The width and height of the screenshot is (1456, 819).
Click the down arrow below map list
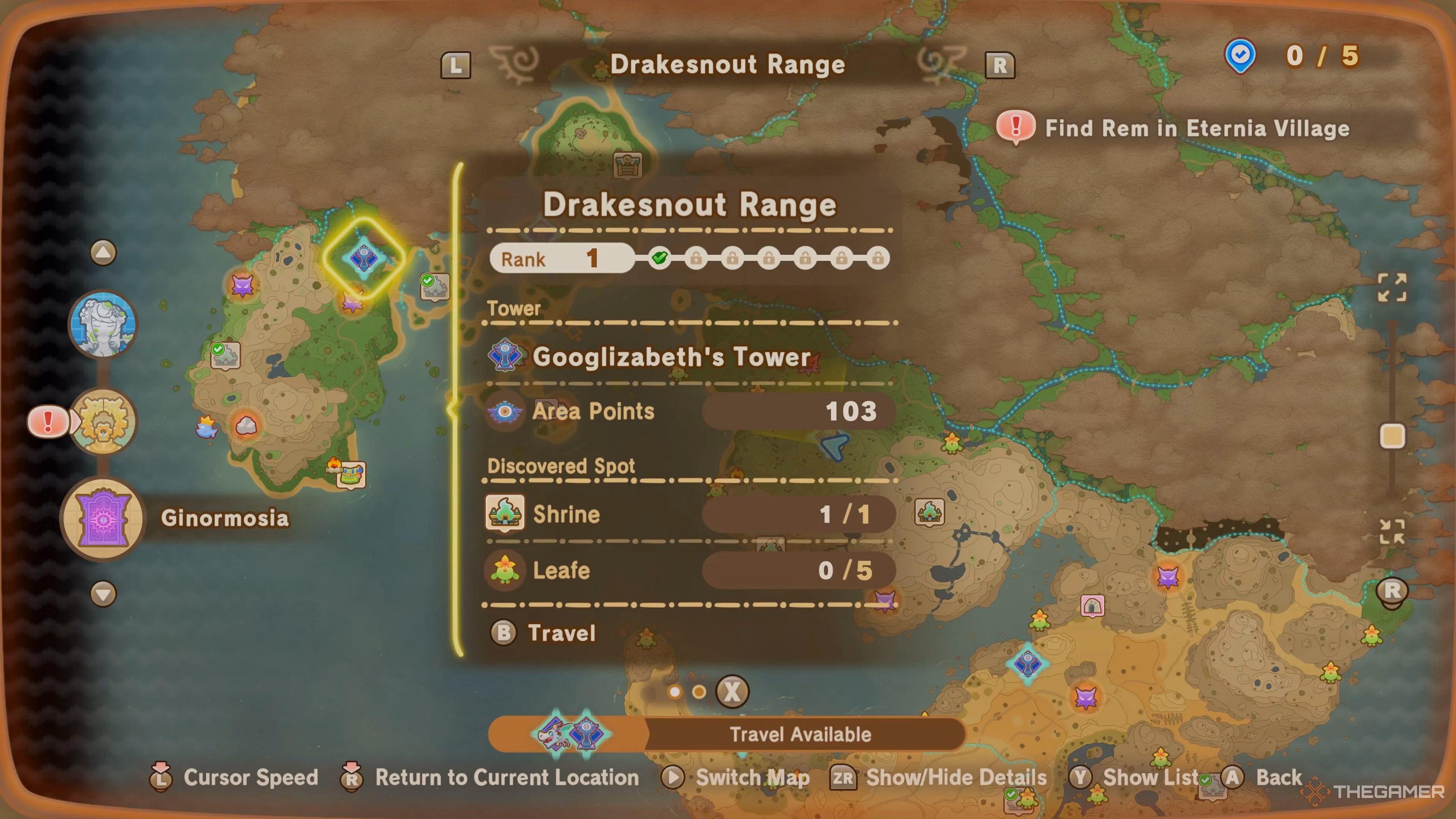coord(103,594)
